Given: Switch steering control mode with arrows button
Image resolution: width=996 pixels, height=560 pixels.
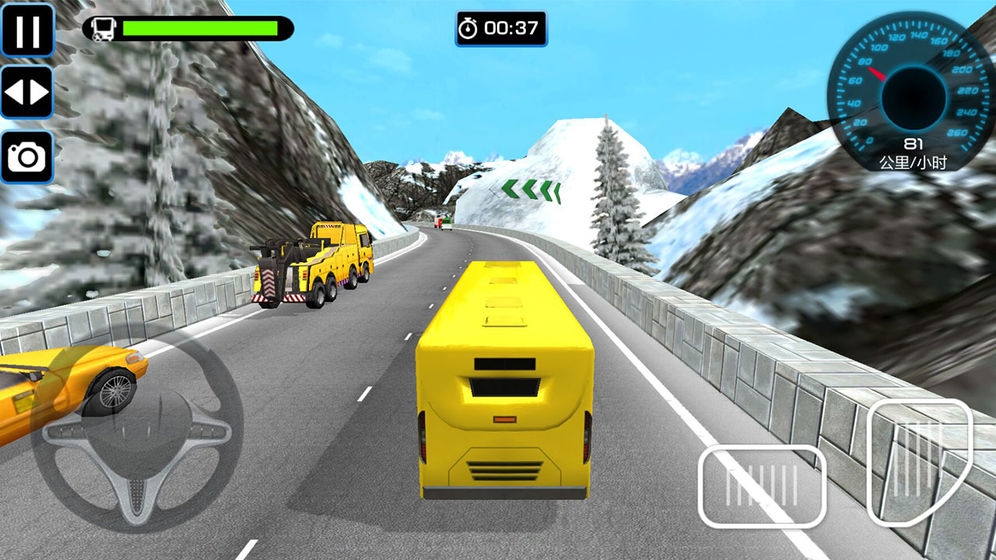Looking at the screenshot, I should [27, 93].
